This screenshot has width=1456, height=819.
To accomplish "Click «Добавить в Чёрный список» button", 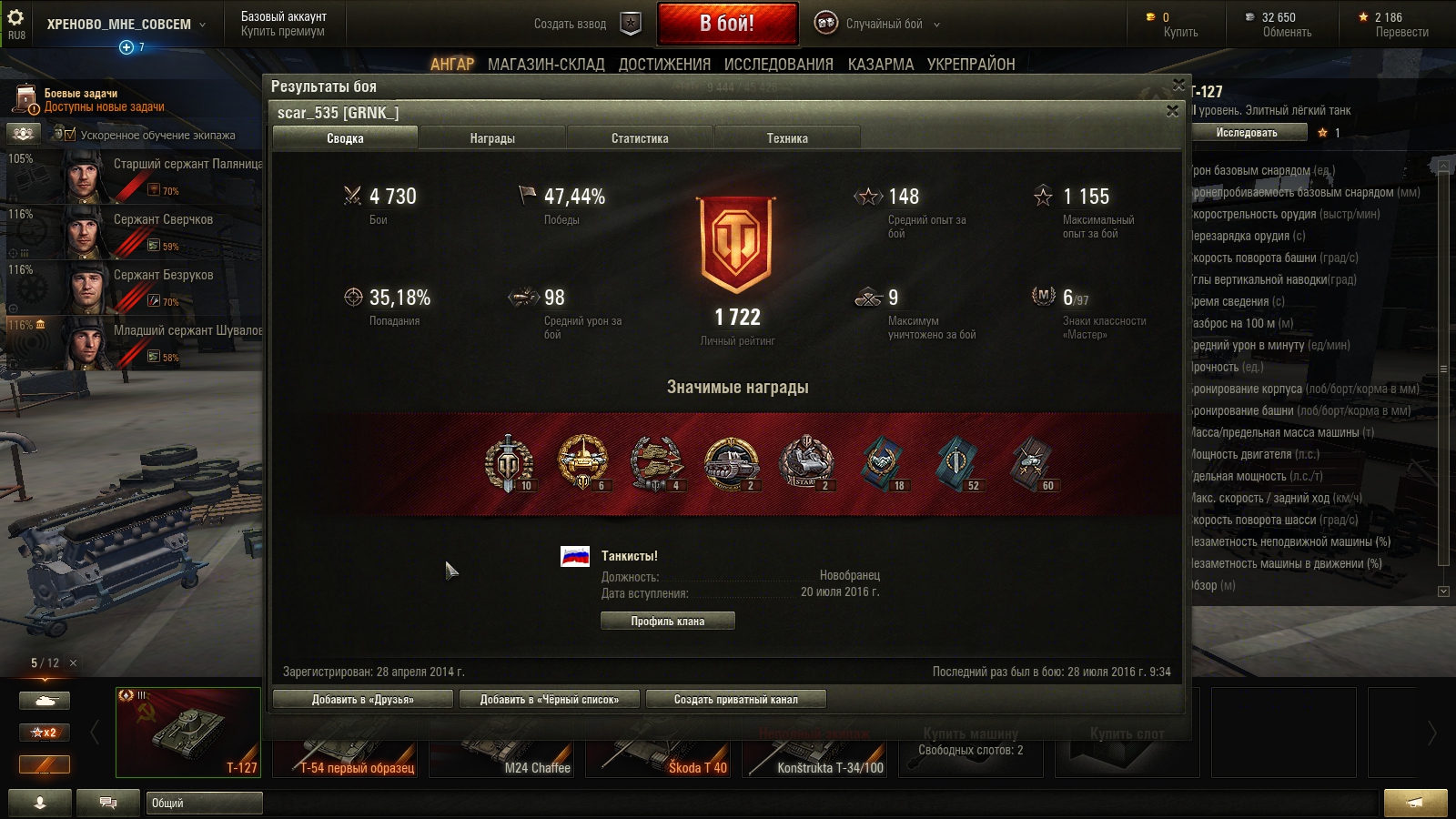I will (549, 699).
